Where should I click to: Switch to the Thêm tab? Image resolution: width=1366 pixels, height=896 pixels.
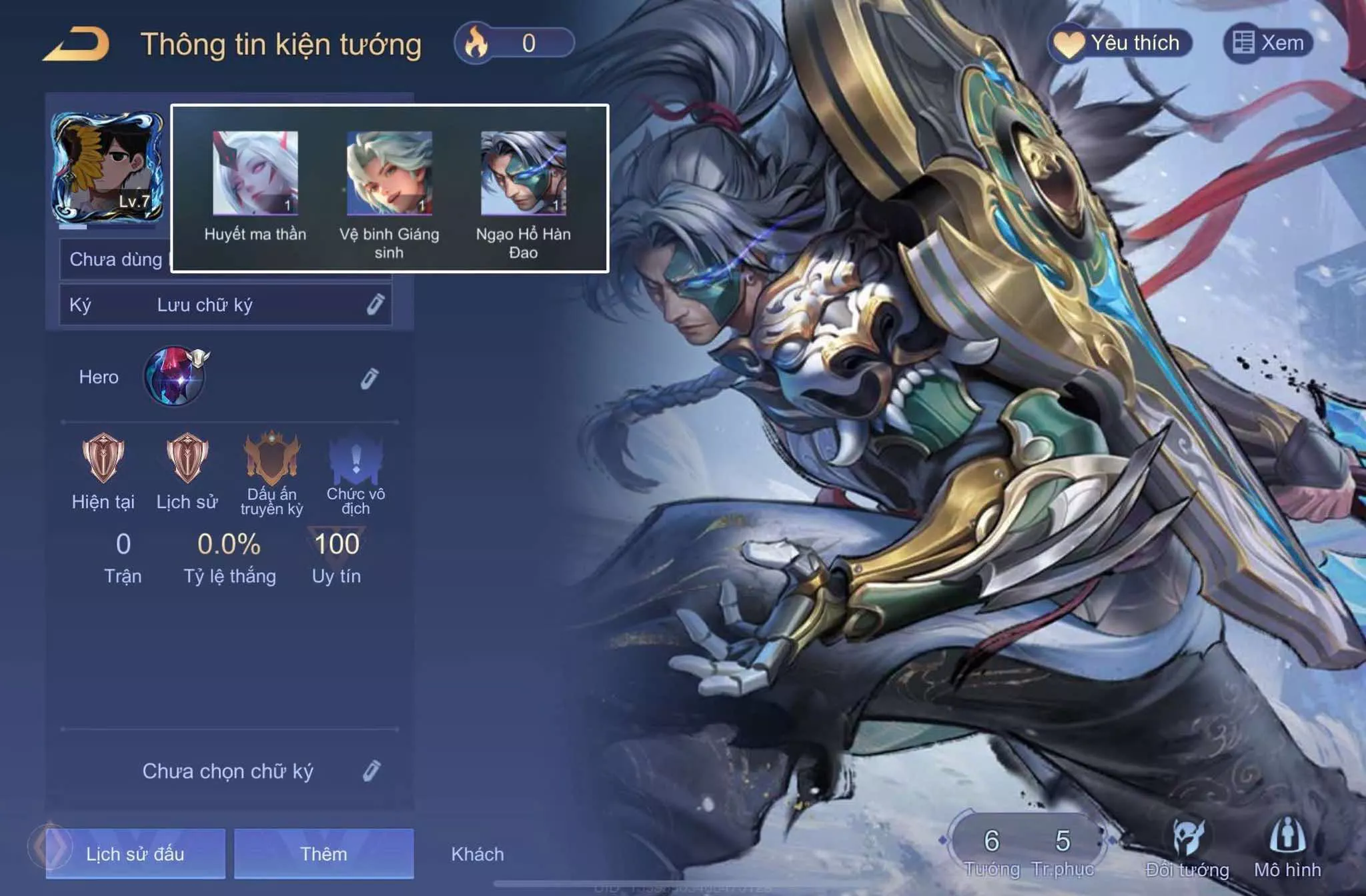point(323,853)
